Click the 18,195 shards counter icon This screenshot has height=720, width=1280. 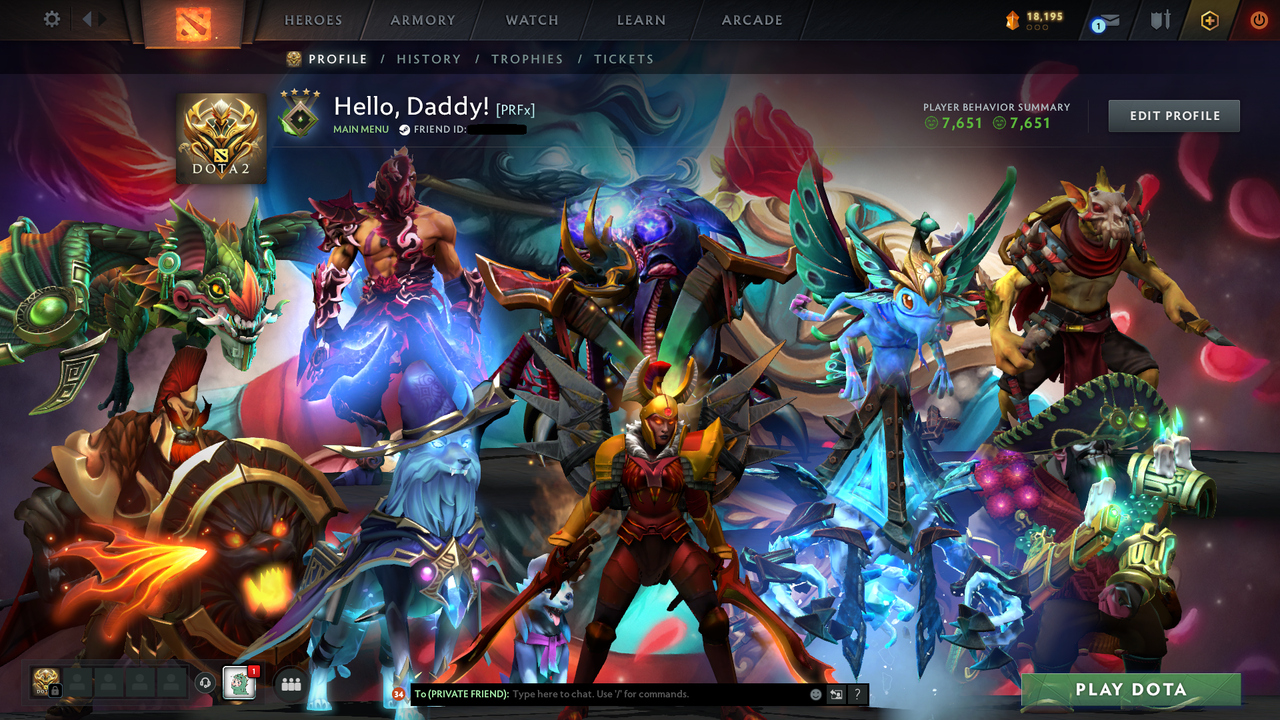[x=1011, y=18]
